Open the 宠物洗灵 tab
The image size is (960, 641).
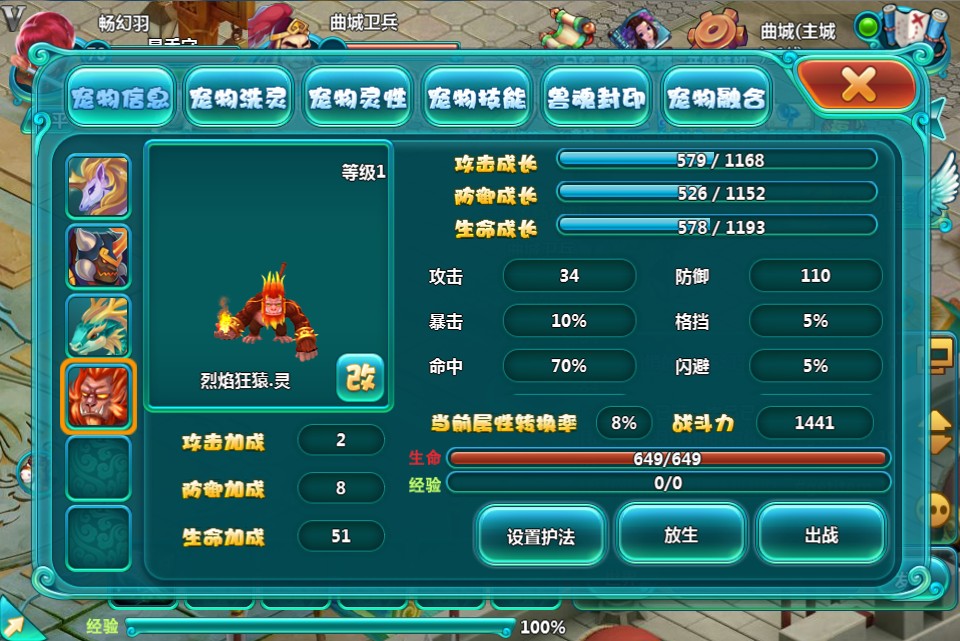pos(239,98)
